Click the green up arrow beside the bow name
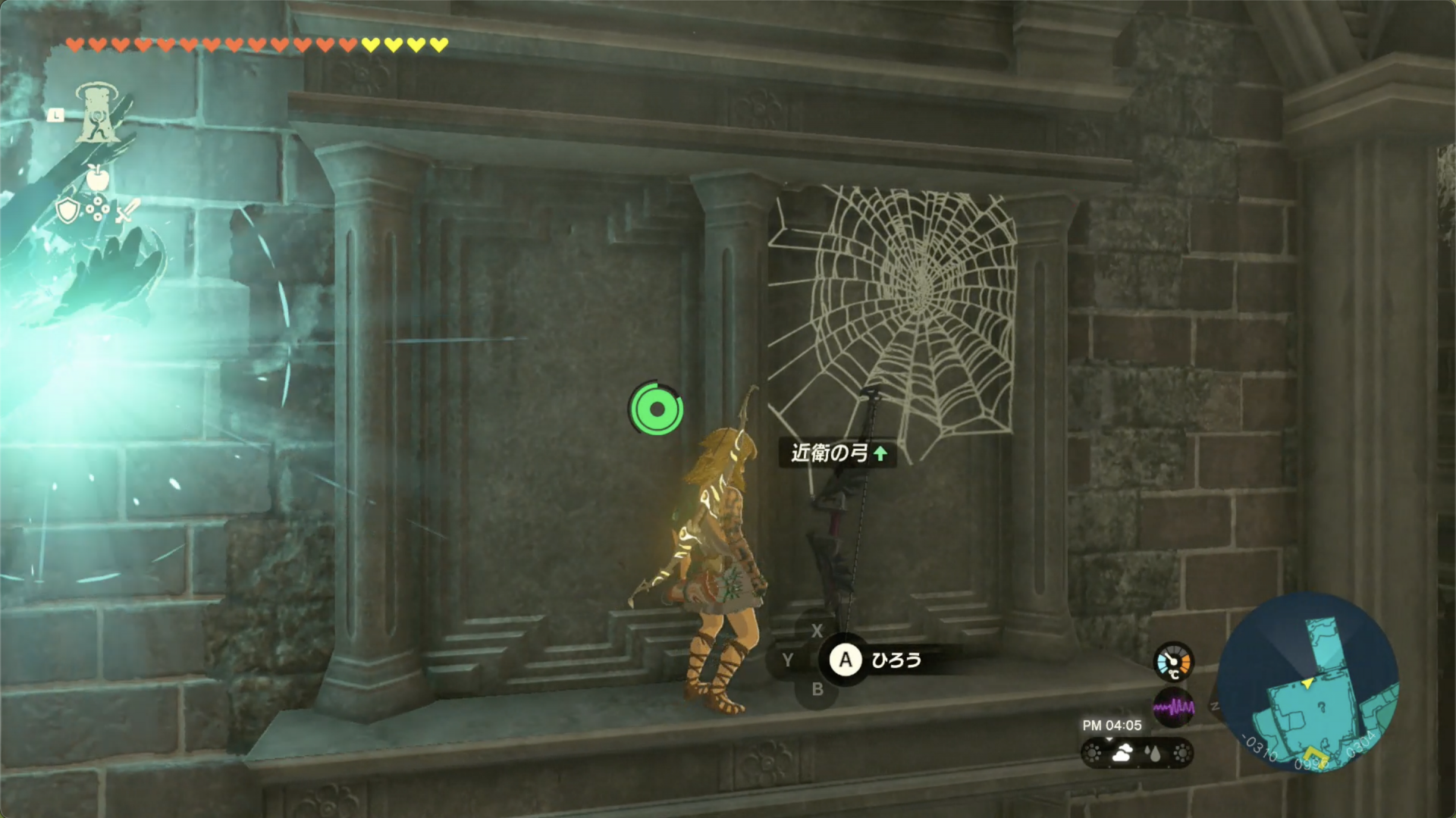Viewport: 1456px width, 818px height. tap(880, 455)
